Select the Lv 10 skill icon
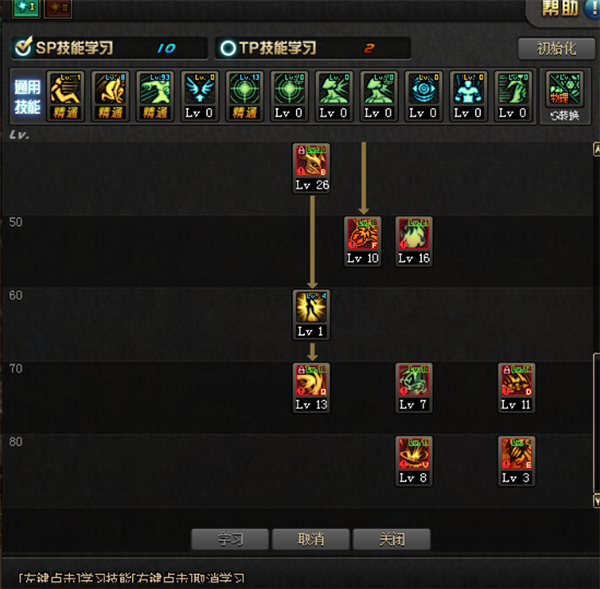Viewport: 600px width, 589px height. (x=363, y=235)
